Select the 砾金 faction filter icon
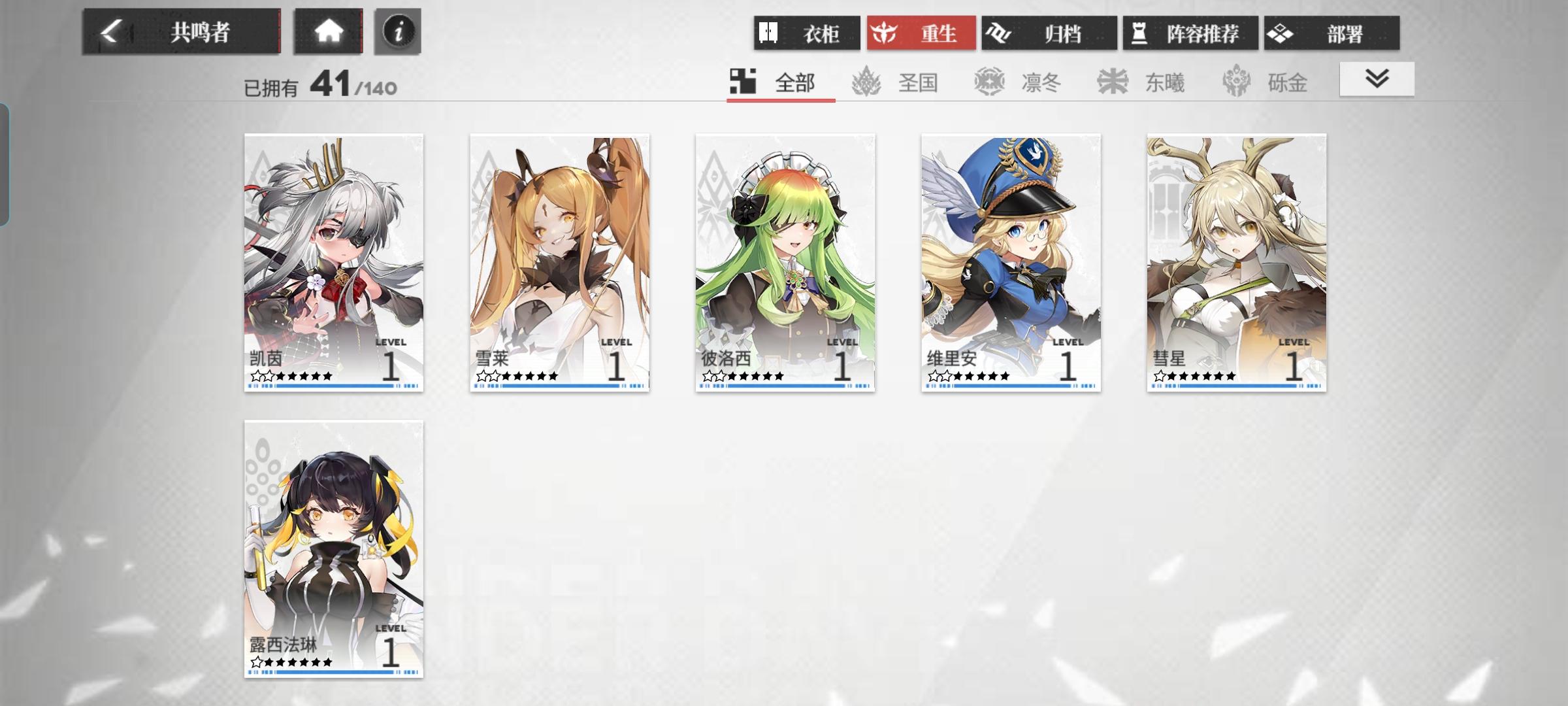Viewport: 1568px width, 706px height. point(1233,82)
